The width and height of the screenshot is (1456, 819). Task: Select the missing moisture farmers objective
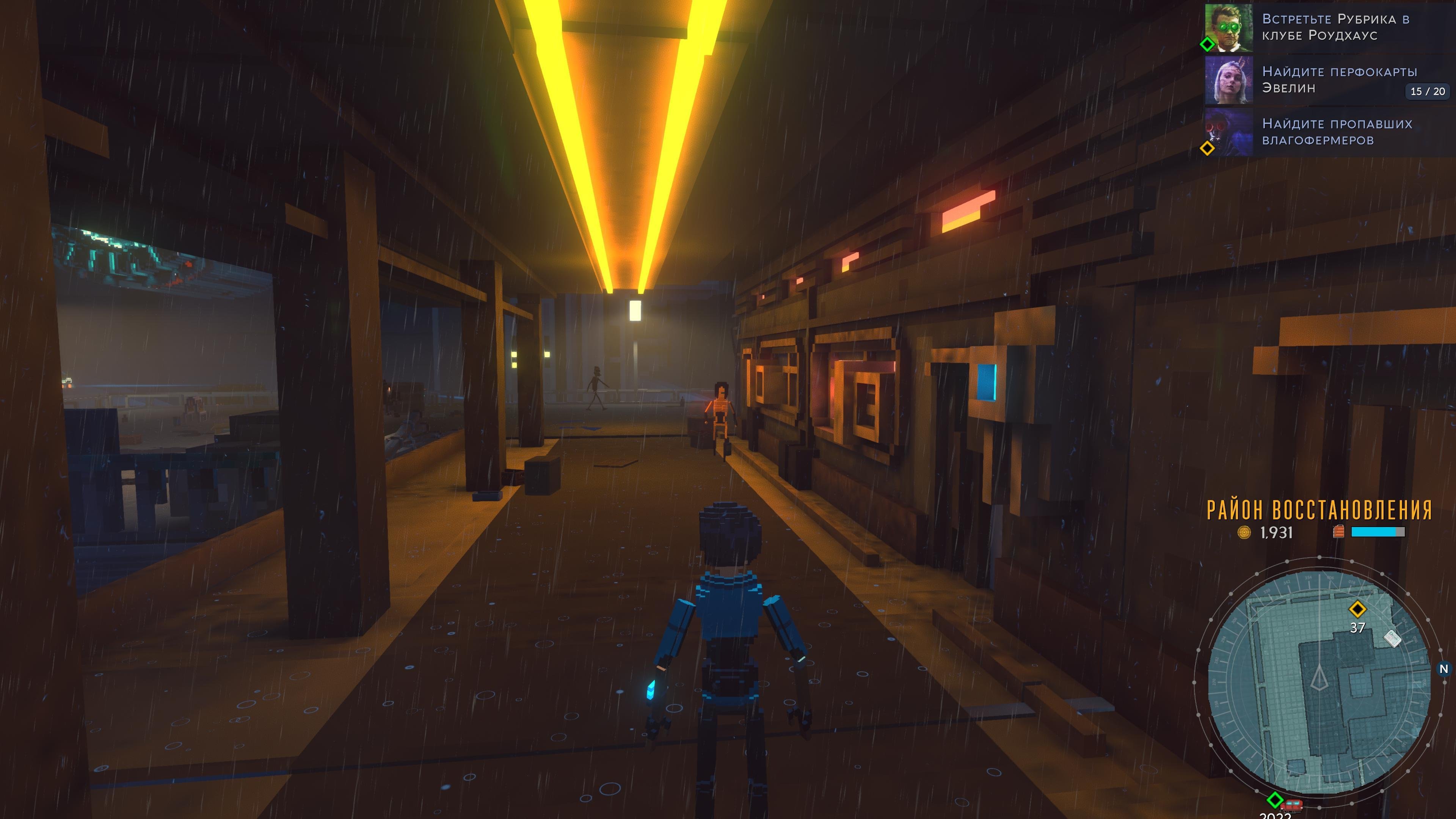click(1337, 132)
